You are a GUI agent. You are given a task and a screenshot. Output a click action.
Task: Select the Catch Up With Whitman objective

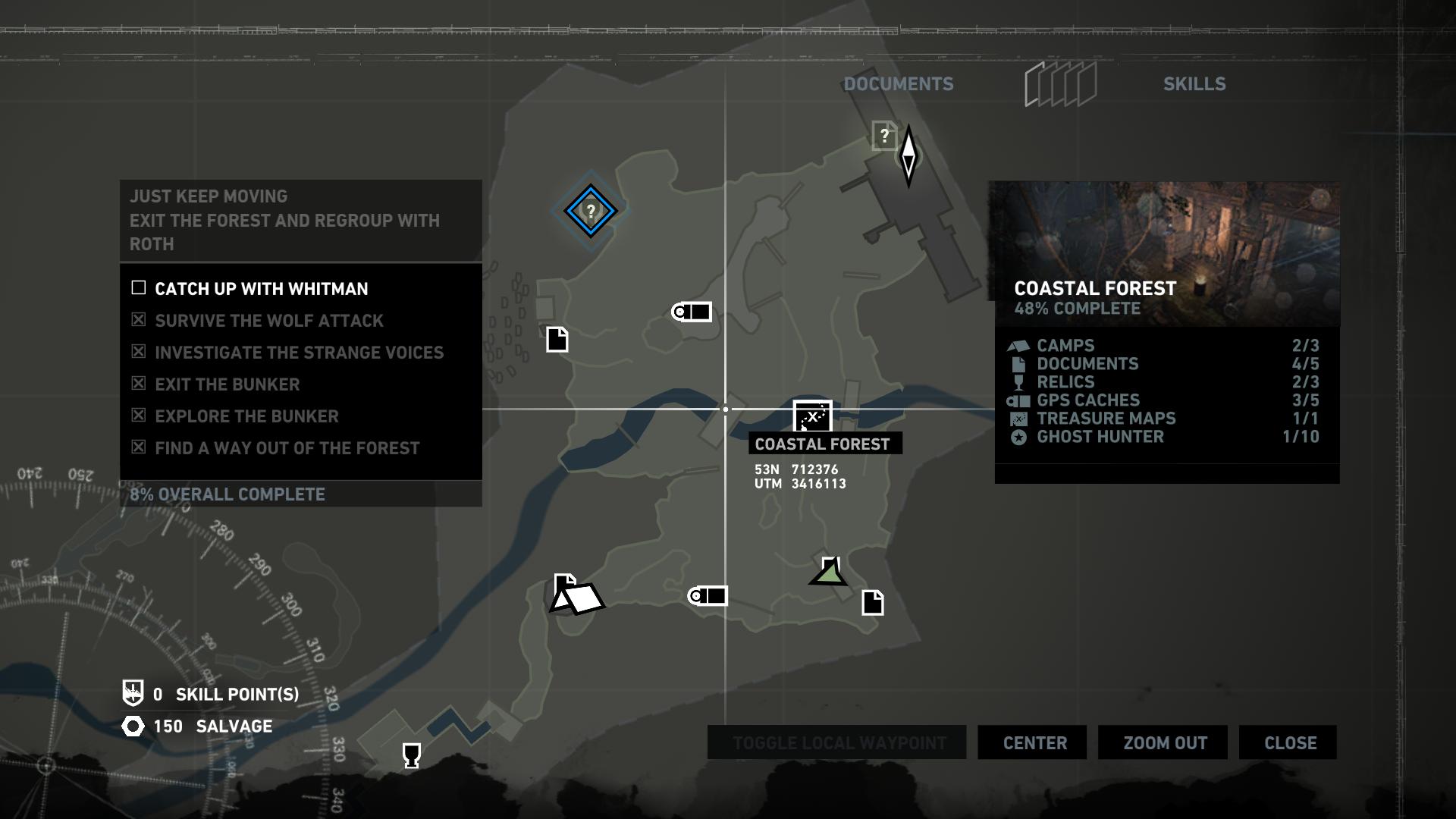[261, 289]
